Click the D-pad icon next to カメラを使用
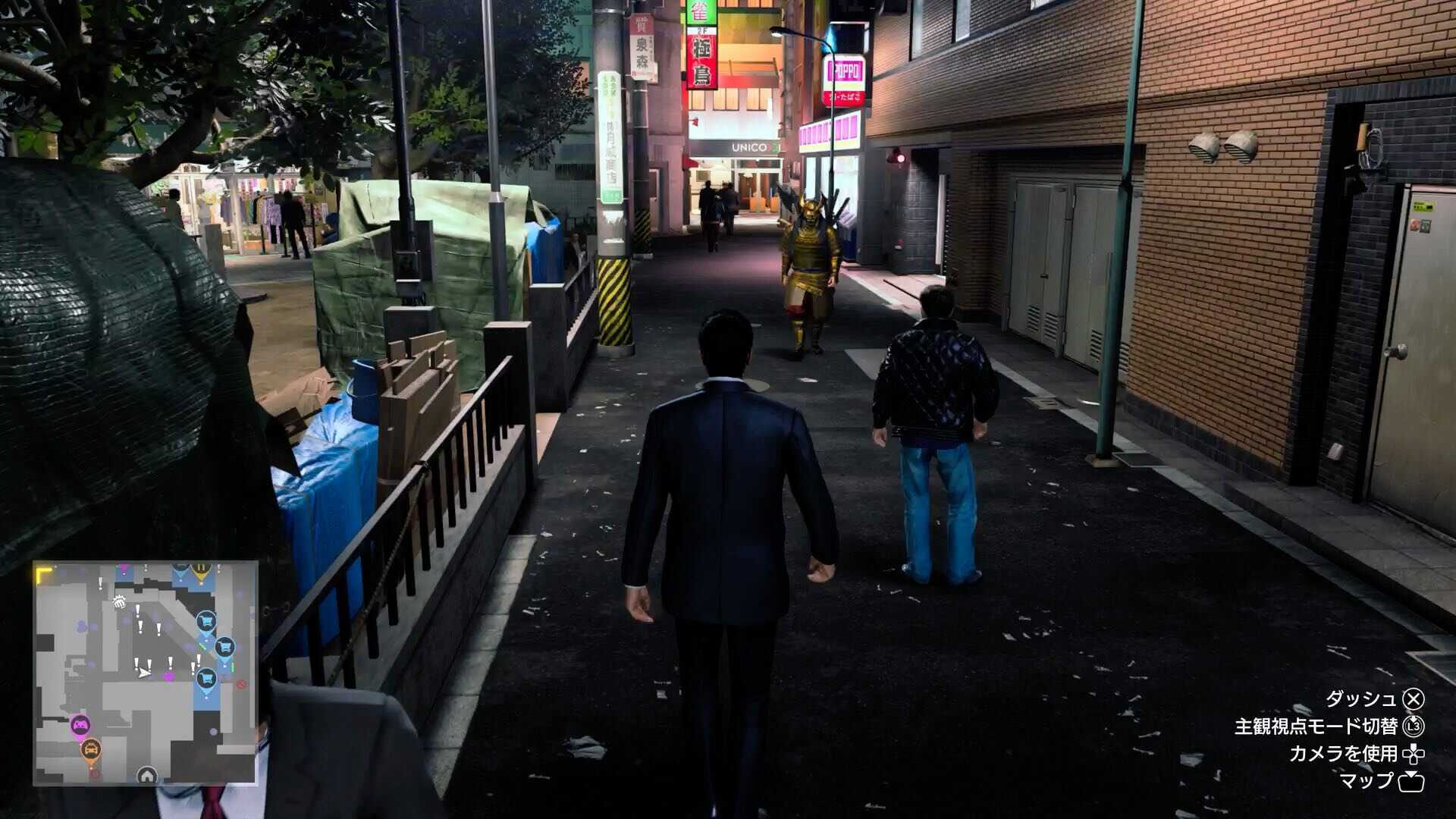This screenshot has height=819, width=1456. coord(1414,755)
